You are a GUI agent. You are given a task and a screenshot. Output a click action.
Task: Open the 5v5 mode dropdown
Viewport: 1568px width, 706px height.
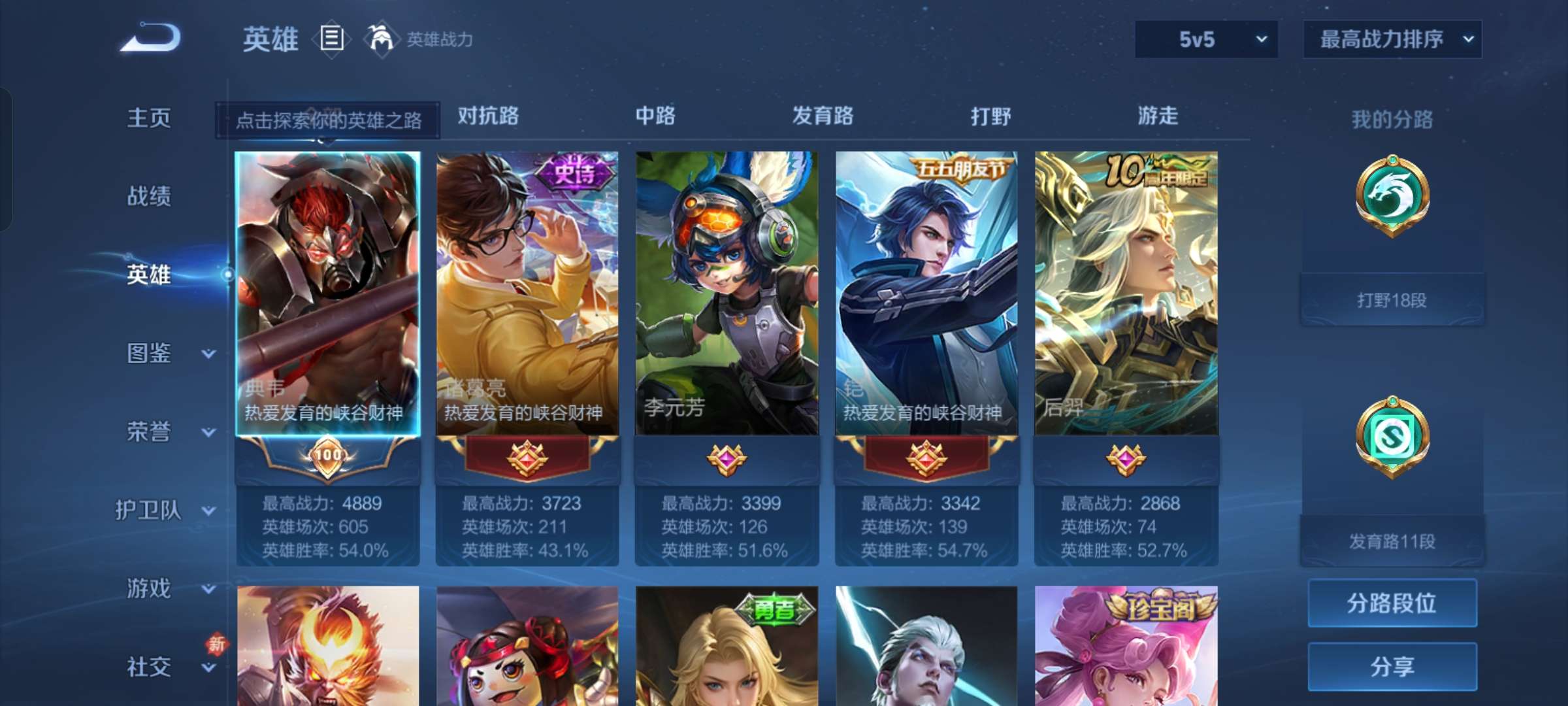coord(1205,39)
